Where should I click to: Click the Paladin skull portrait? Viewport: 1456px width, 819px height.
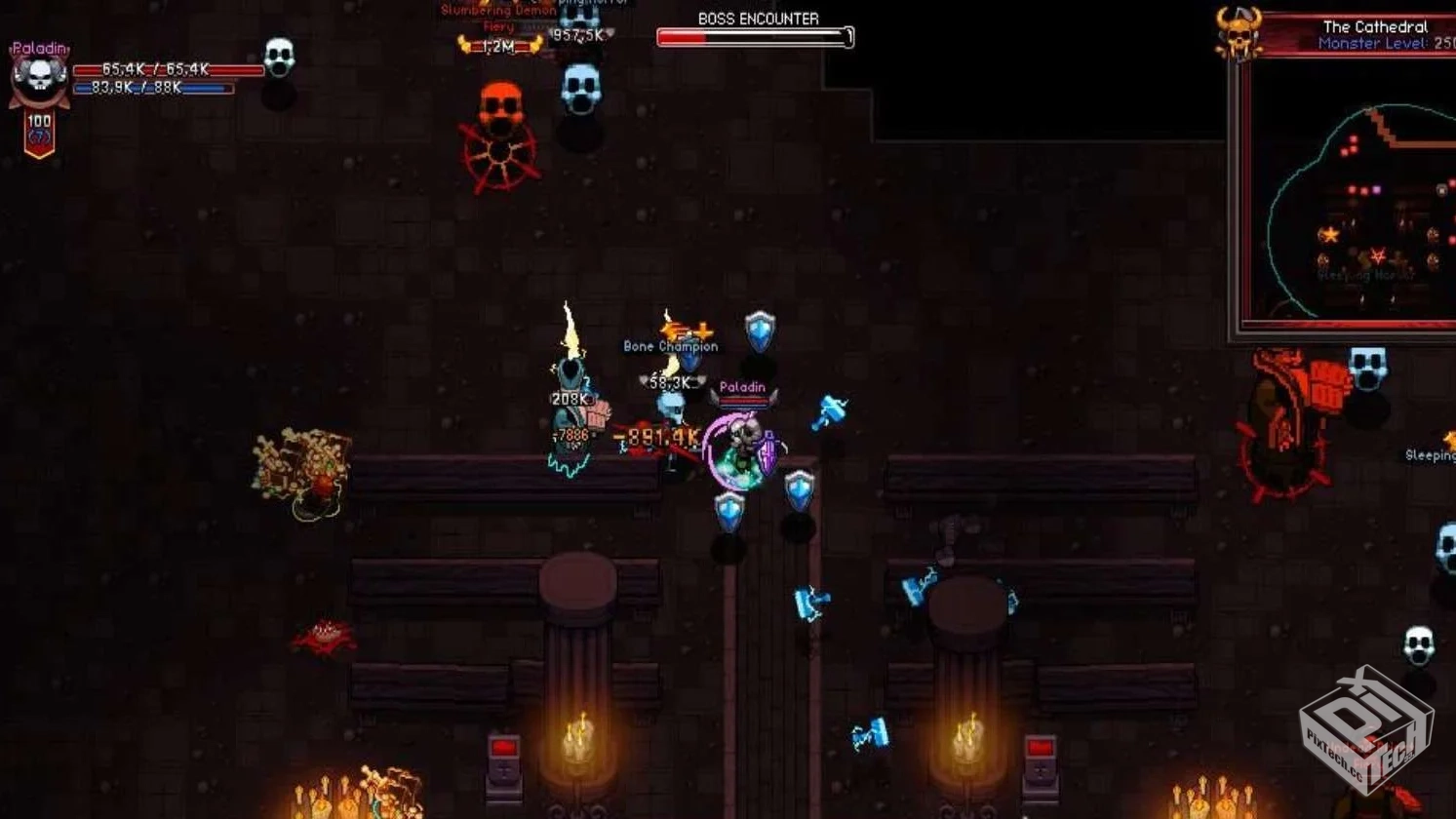[39, 80]
